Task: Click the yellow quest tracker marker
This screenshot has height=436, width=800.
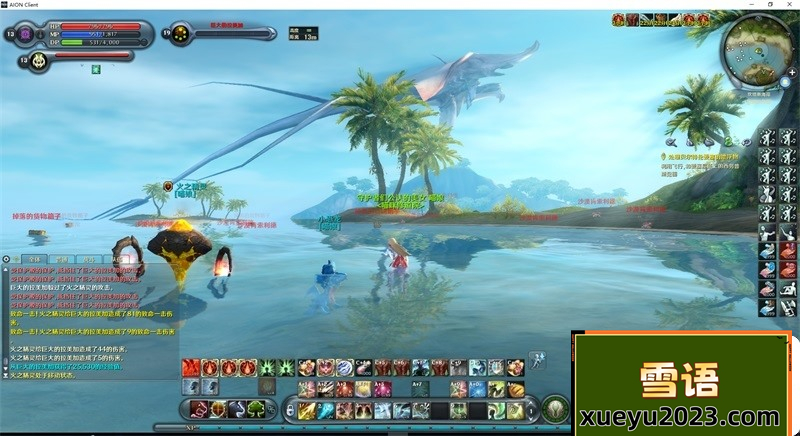Action: coord(663,157)
